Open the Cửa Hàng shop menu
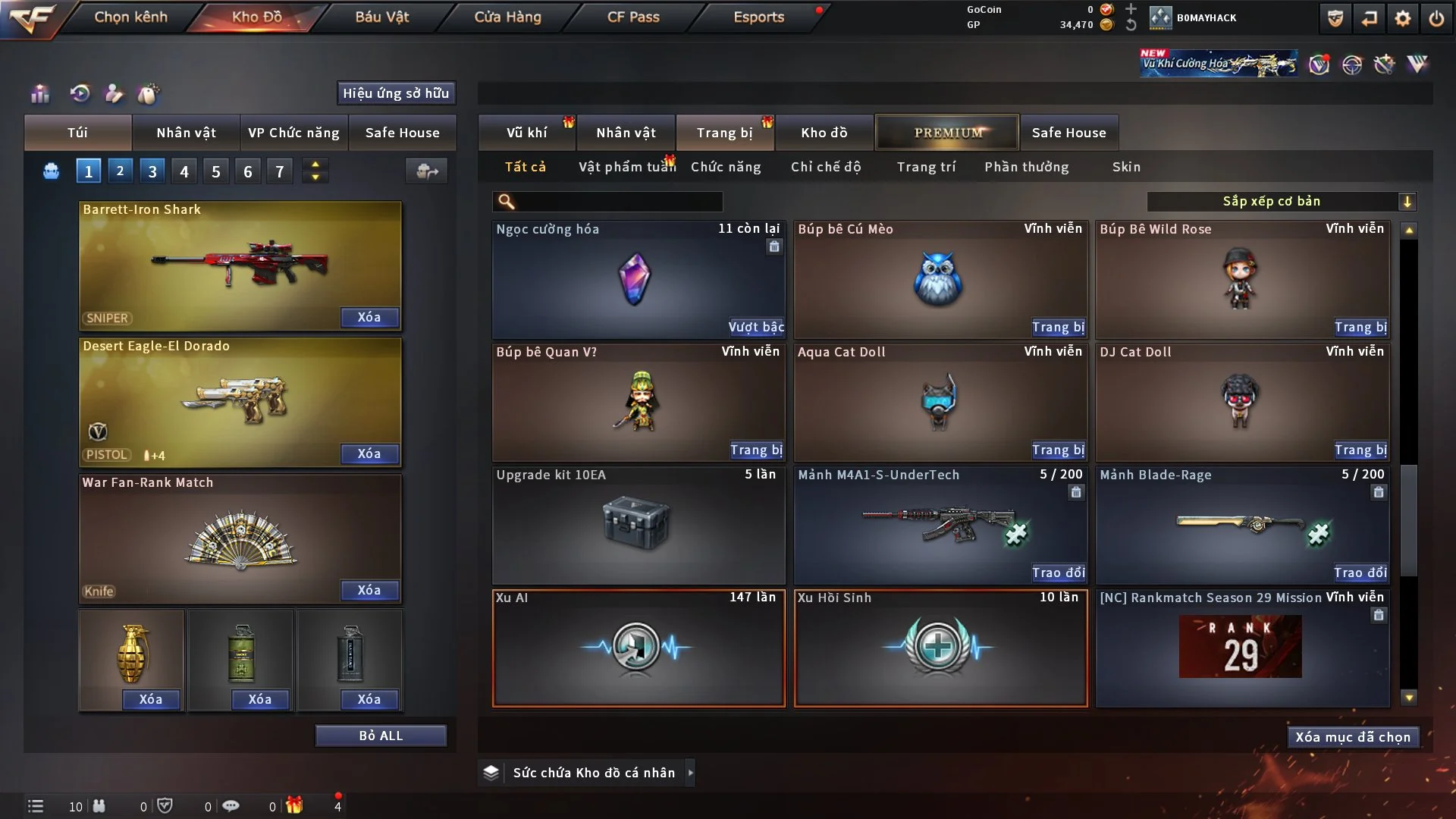 (x=507, y=17)
